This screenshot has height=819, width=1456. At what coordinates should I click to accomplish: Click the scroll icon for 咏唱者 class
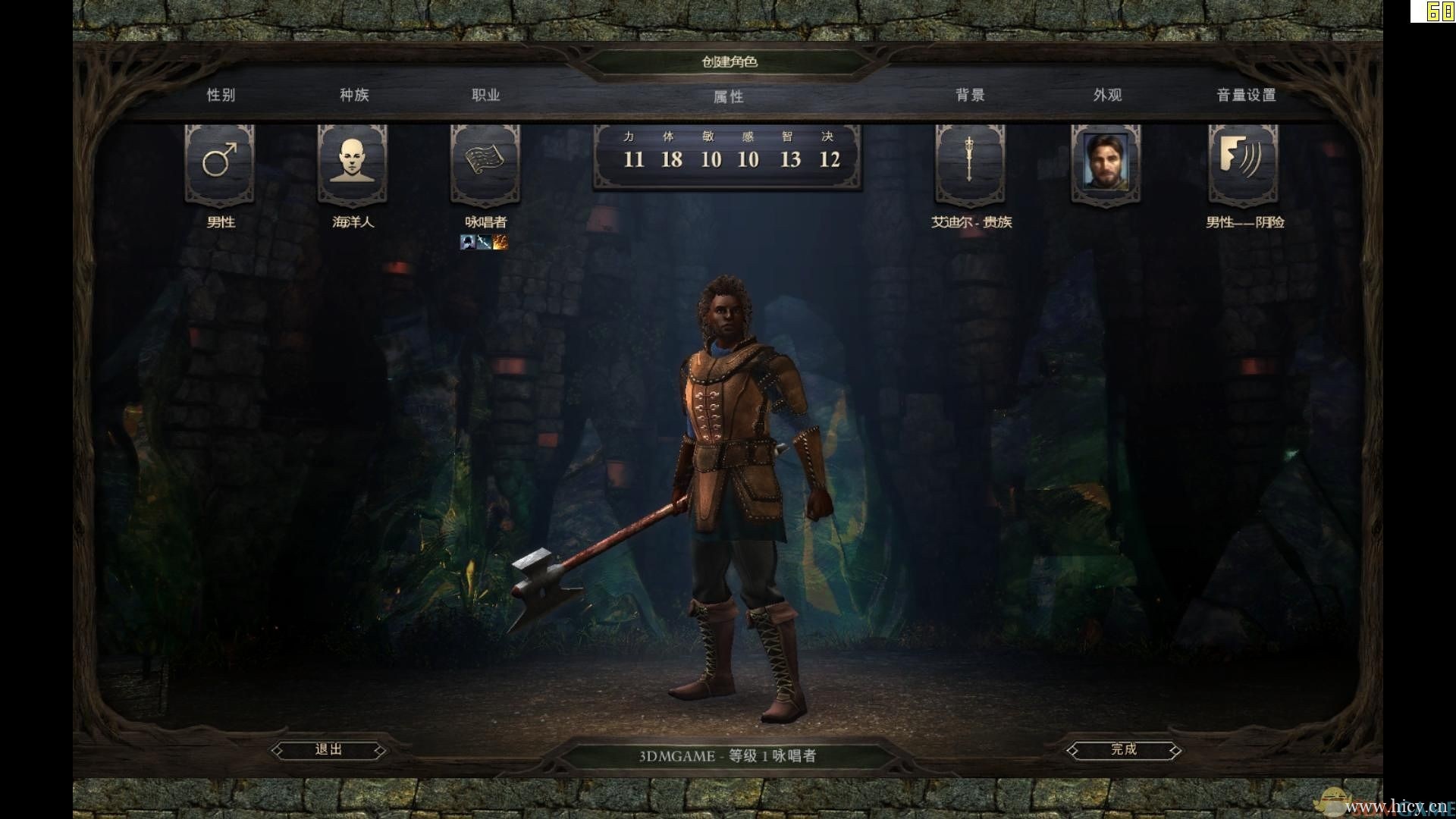(x=485, y=162)
